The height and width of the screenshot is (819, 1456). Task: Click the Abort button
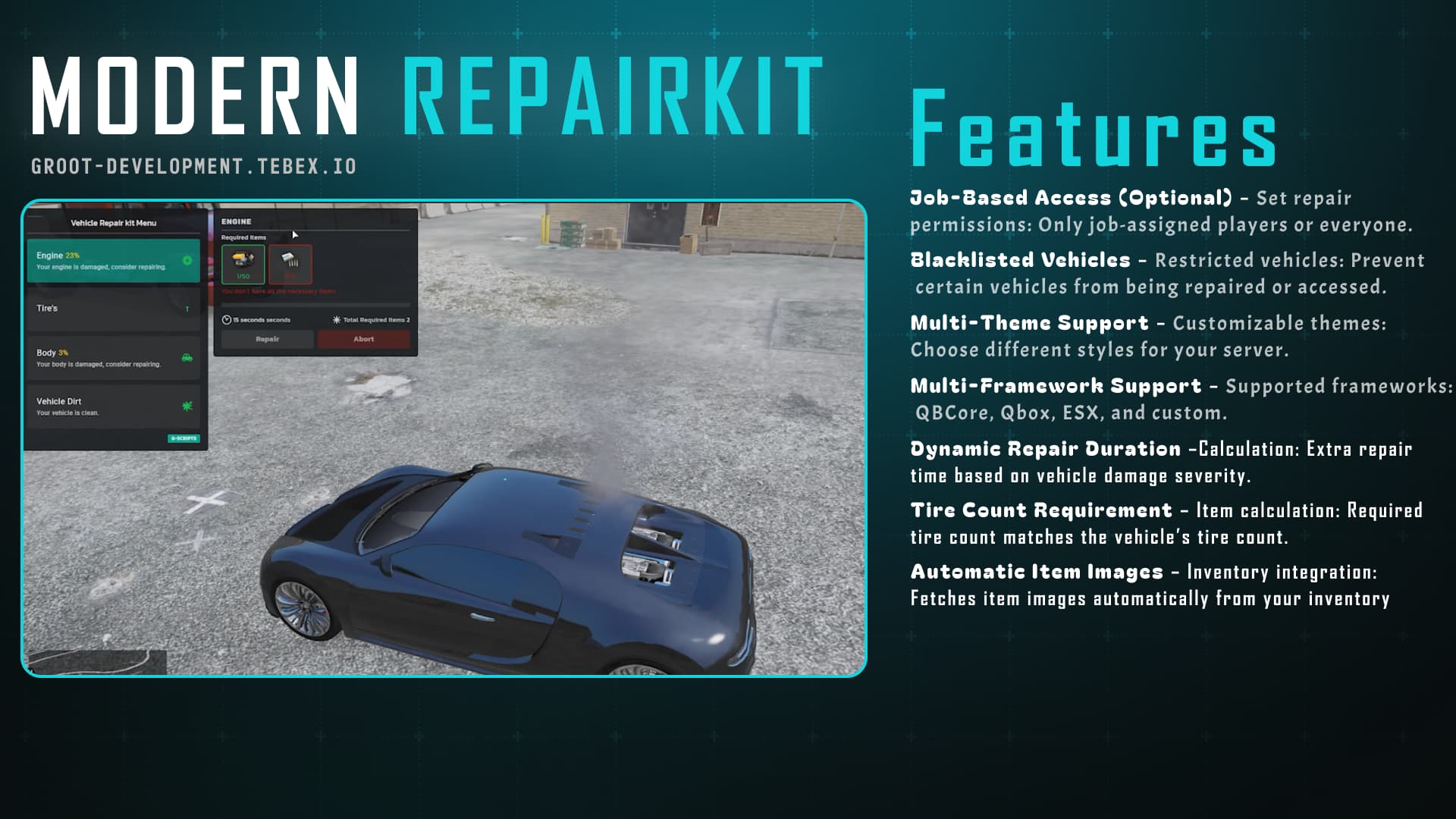point(363,339)
